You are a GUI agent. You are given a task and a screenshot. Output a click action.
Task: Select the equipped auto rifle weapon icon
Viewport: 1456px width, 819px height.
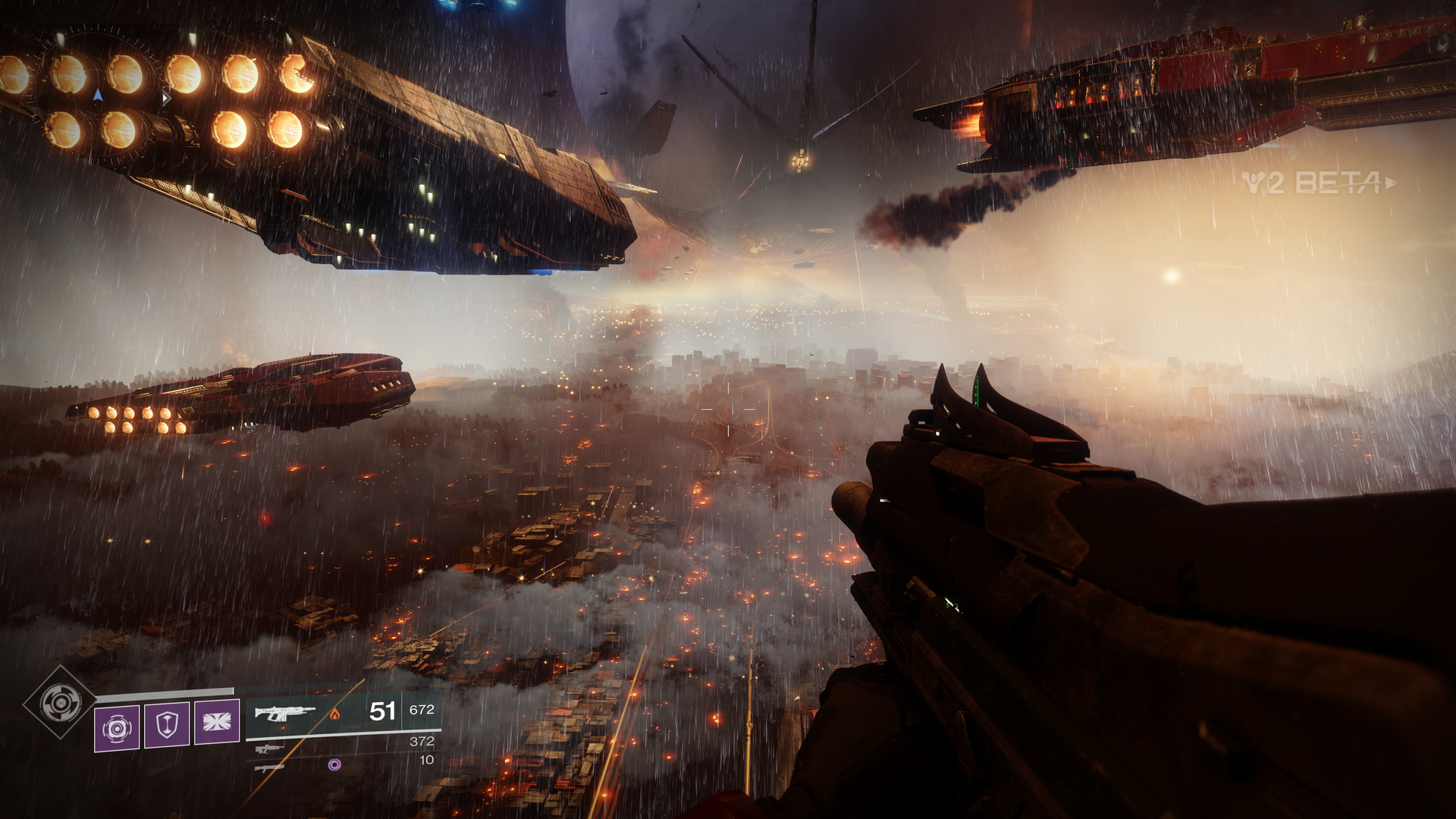[x=284, y=713]
